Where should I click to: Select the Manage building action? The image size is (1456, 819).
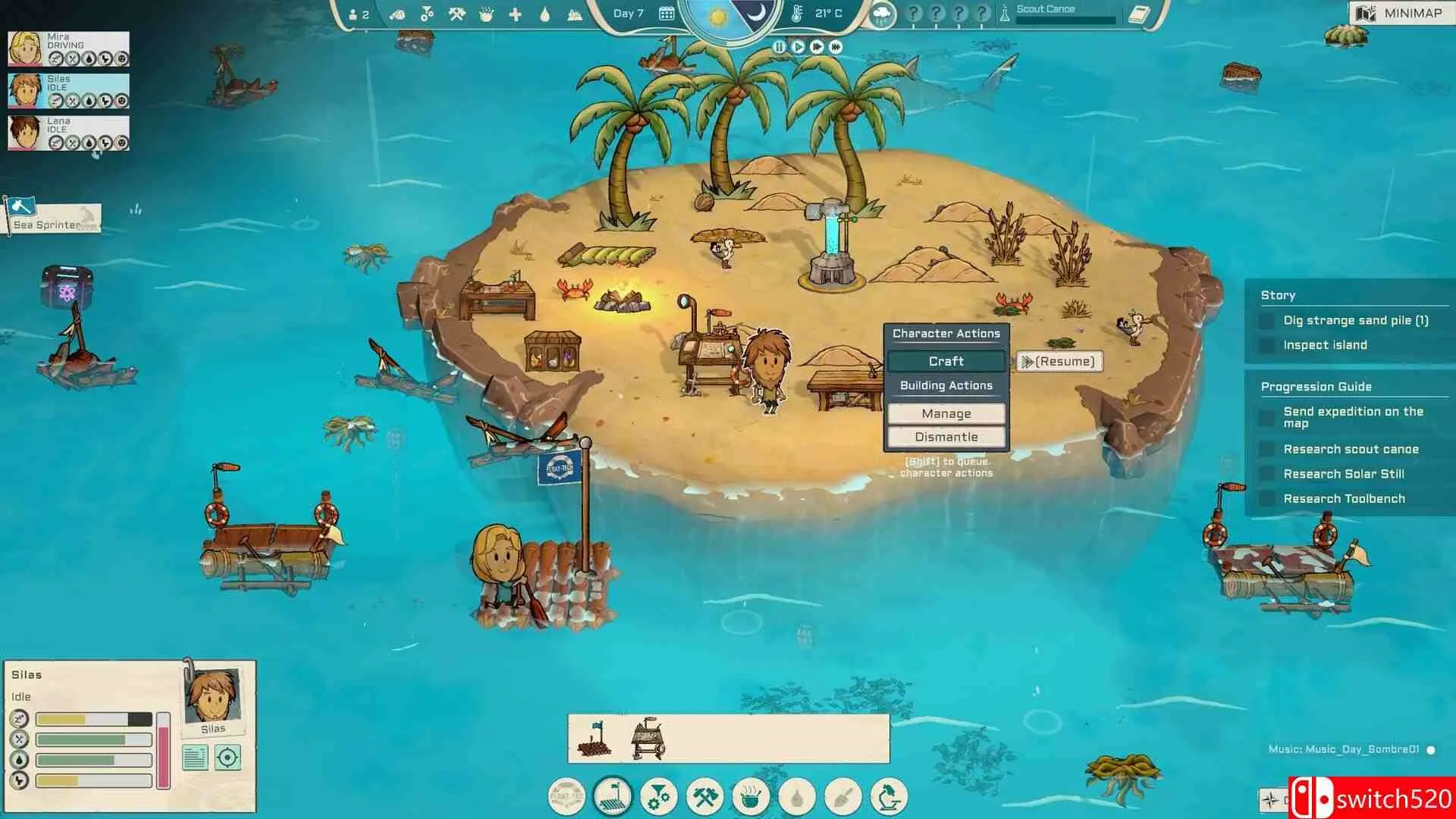[946, 414]
